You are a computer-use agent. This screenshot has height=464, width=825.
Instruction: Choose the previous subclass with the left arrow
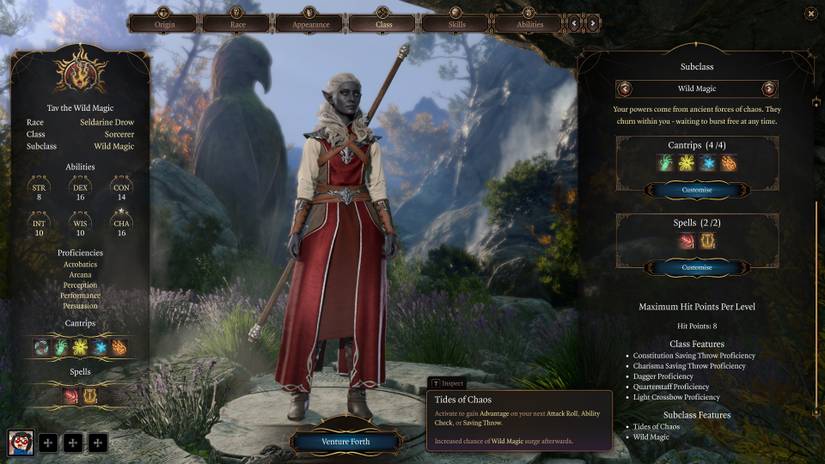click(x=625, y=88)
